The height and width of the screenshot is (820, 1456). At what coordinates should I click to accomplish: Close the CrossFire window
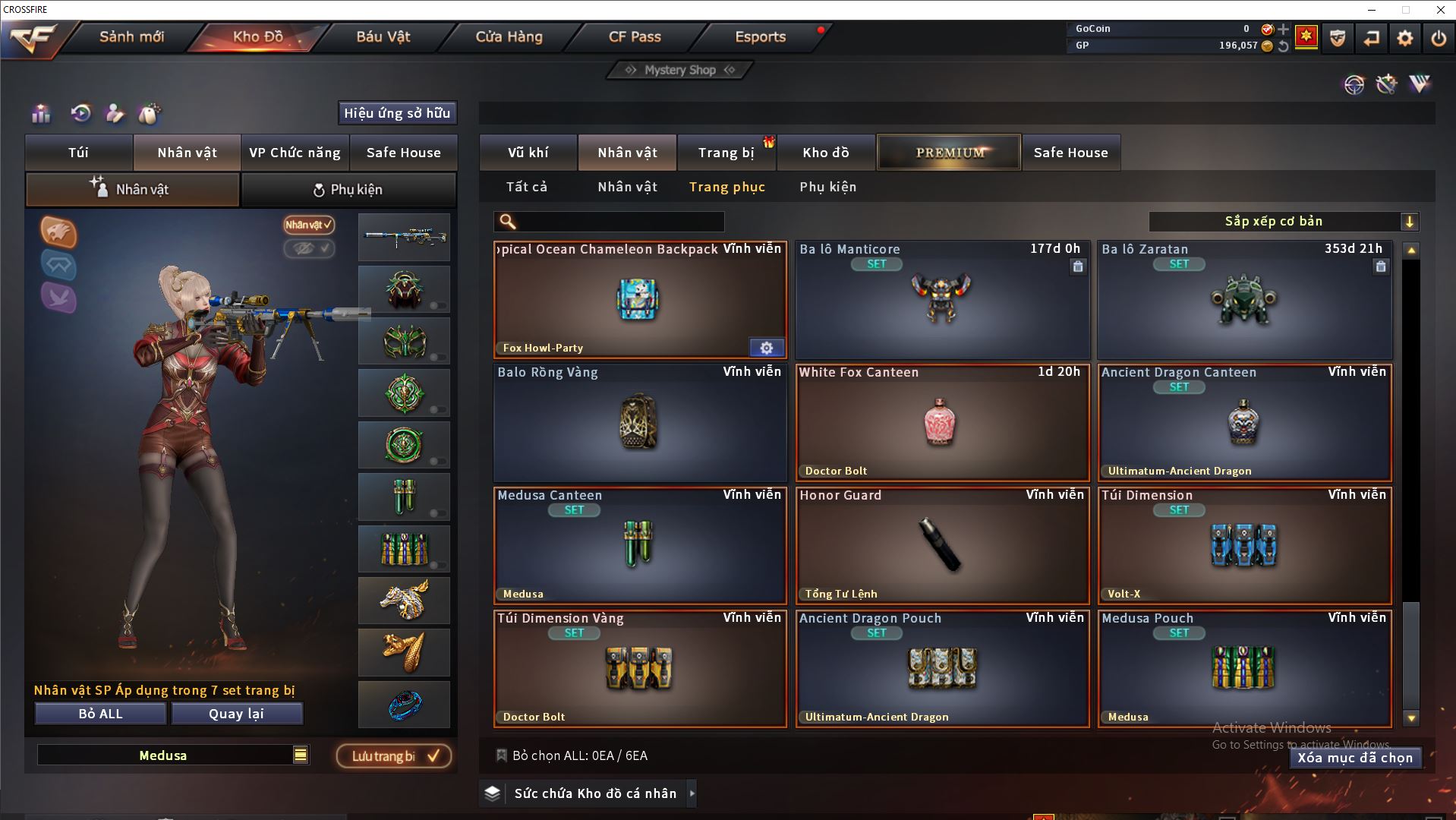click(1439, 10)
